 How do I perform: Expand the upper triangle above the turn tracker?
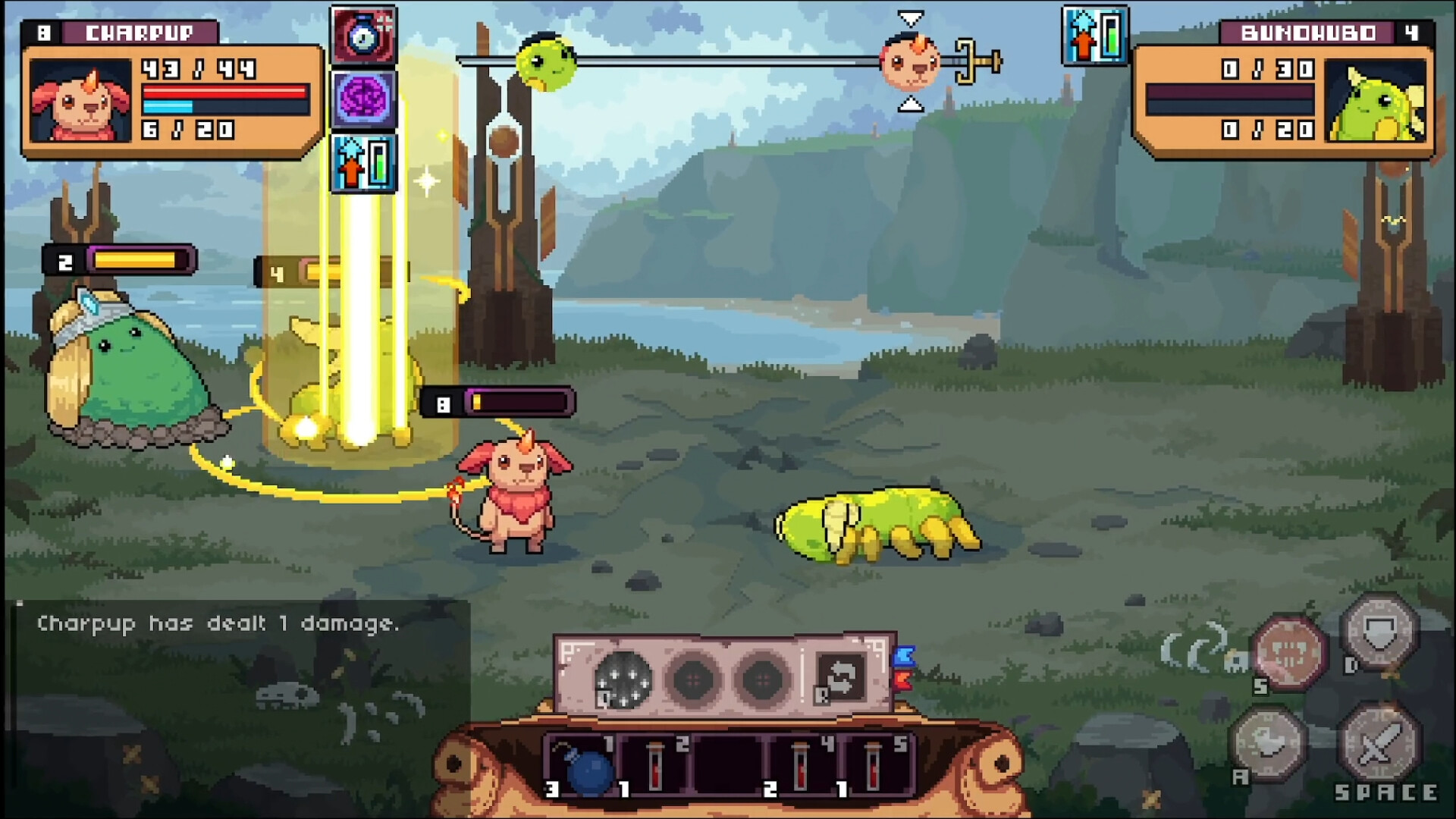912,17
